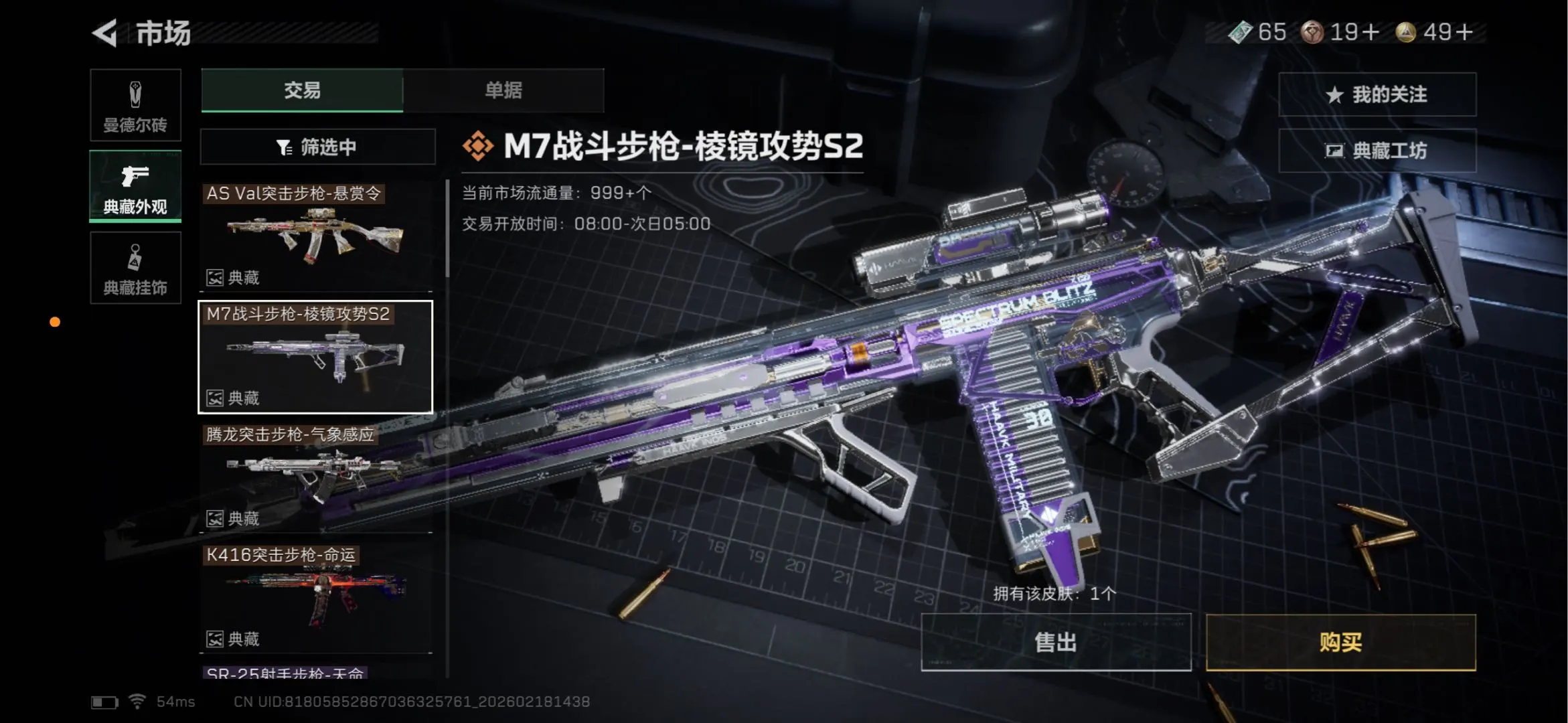This screenshot has height=723, width=1568.
Task: Choose the 腾龙突击步枪-气象感应 skin
Action: click(315, 477)
